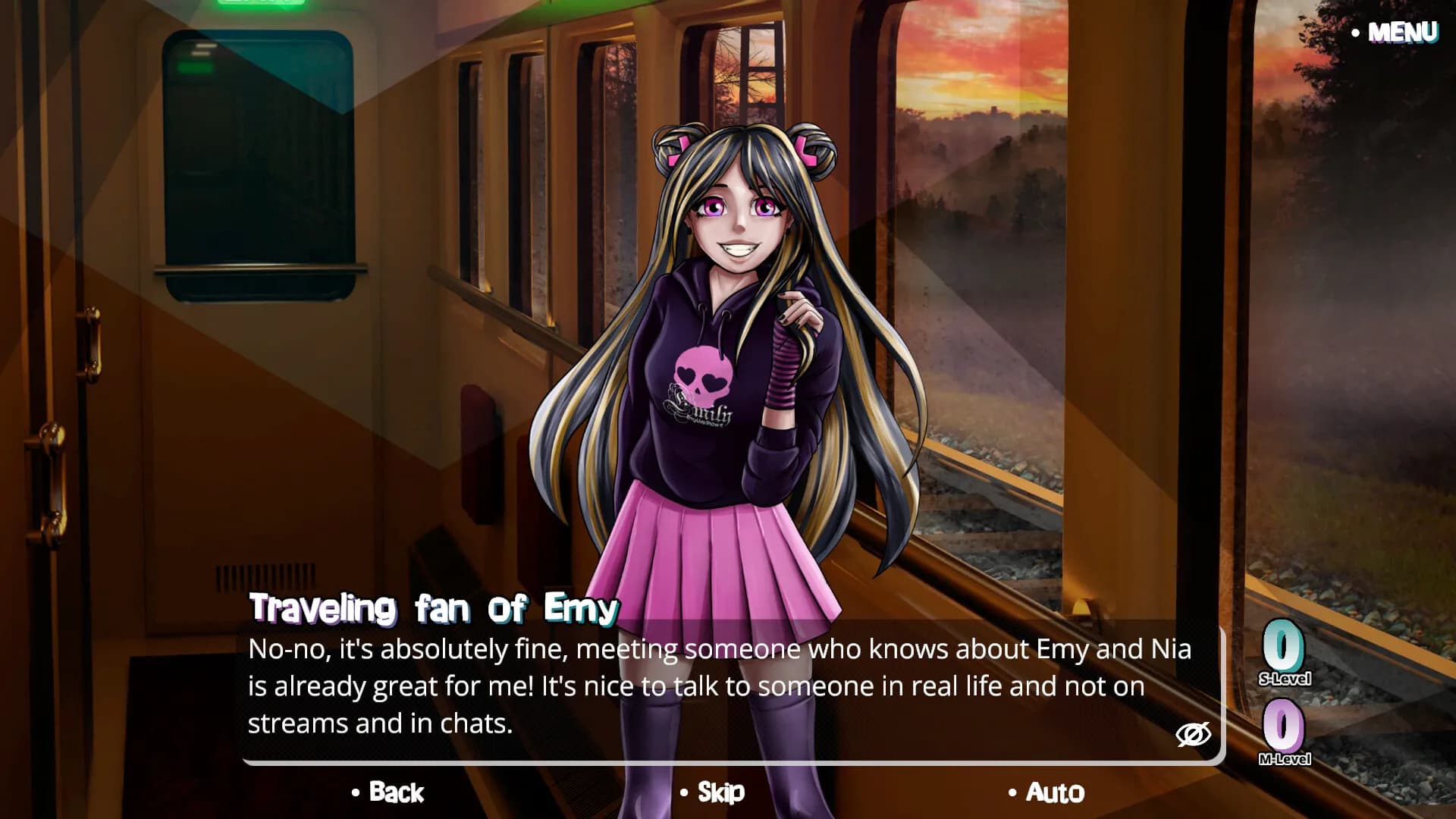
Task: Enable Auto dialogue advancement
Action: click(x=1056, y=794)
